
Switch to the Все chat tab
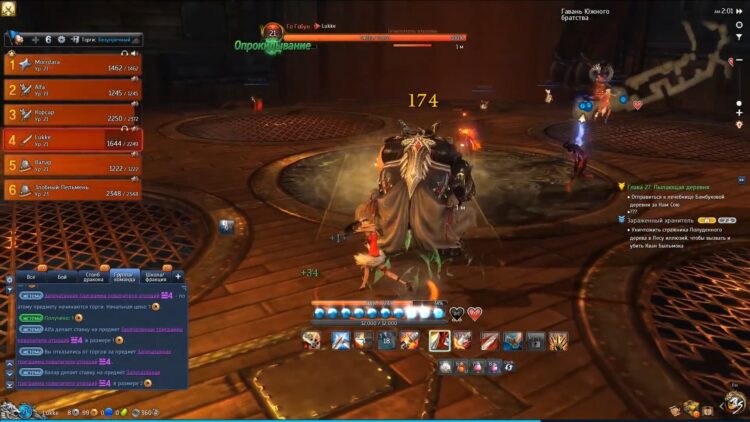click(31, 275)
